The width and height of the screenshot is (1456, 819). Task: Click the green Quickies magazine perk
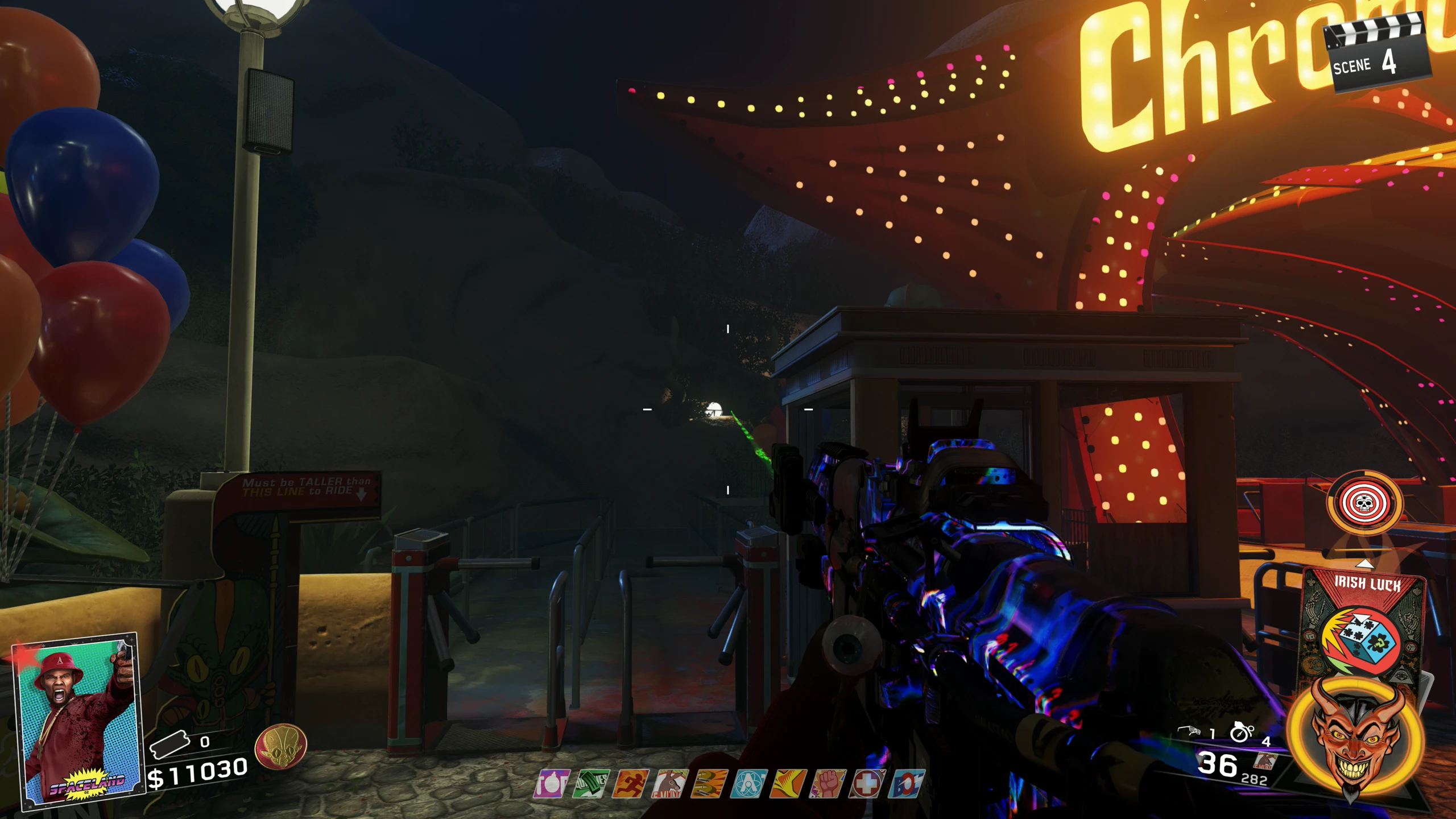coord(591,784)
